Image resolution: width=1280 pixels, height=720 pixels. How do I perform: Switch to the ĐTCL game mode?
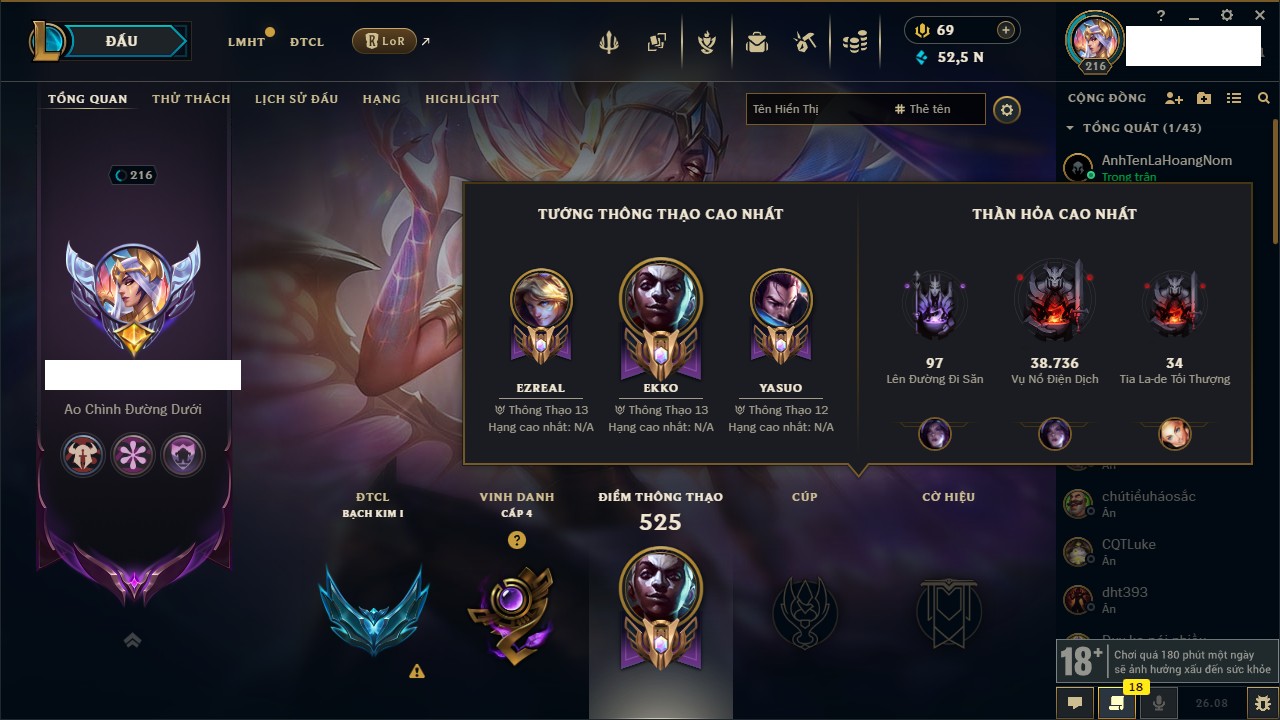pyautogui.click(x=307, y=42)
